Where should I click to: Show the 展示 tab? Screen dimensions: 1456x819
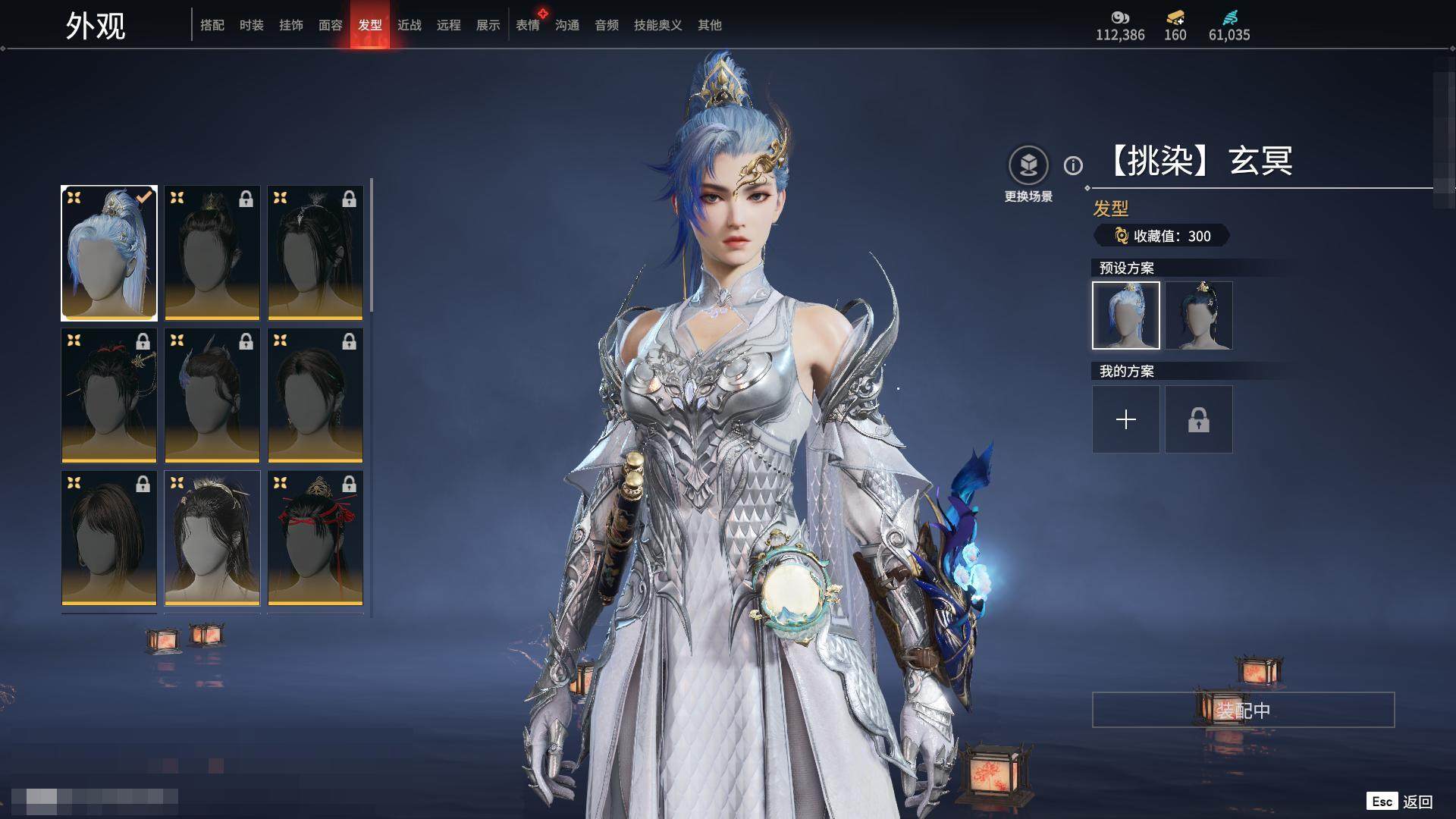click(488, 25)
